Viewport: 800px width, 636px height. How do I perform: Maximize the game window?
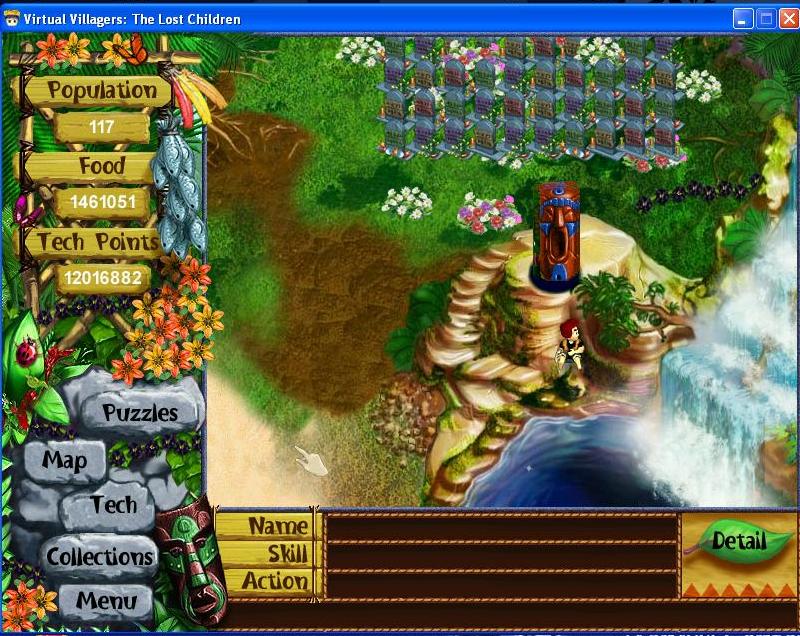tap(764, 19)
